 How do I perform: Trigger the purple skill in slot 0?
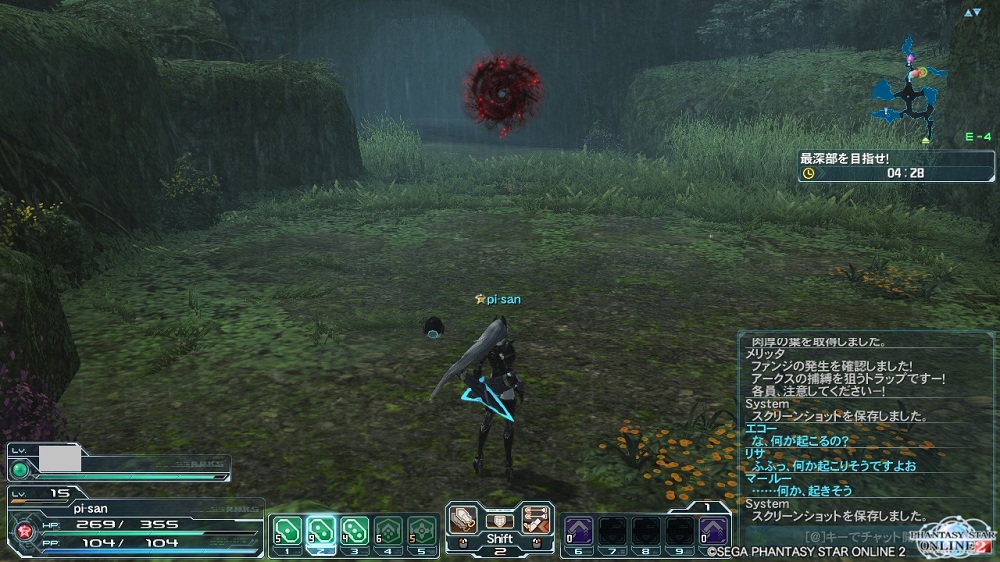(712, 530)
